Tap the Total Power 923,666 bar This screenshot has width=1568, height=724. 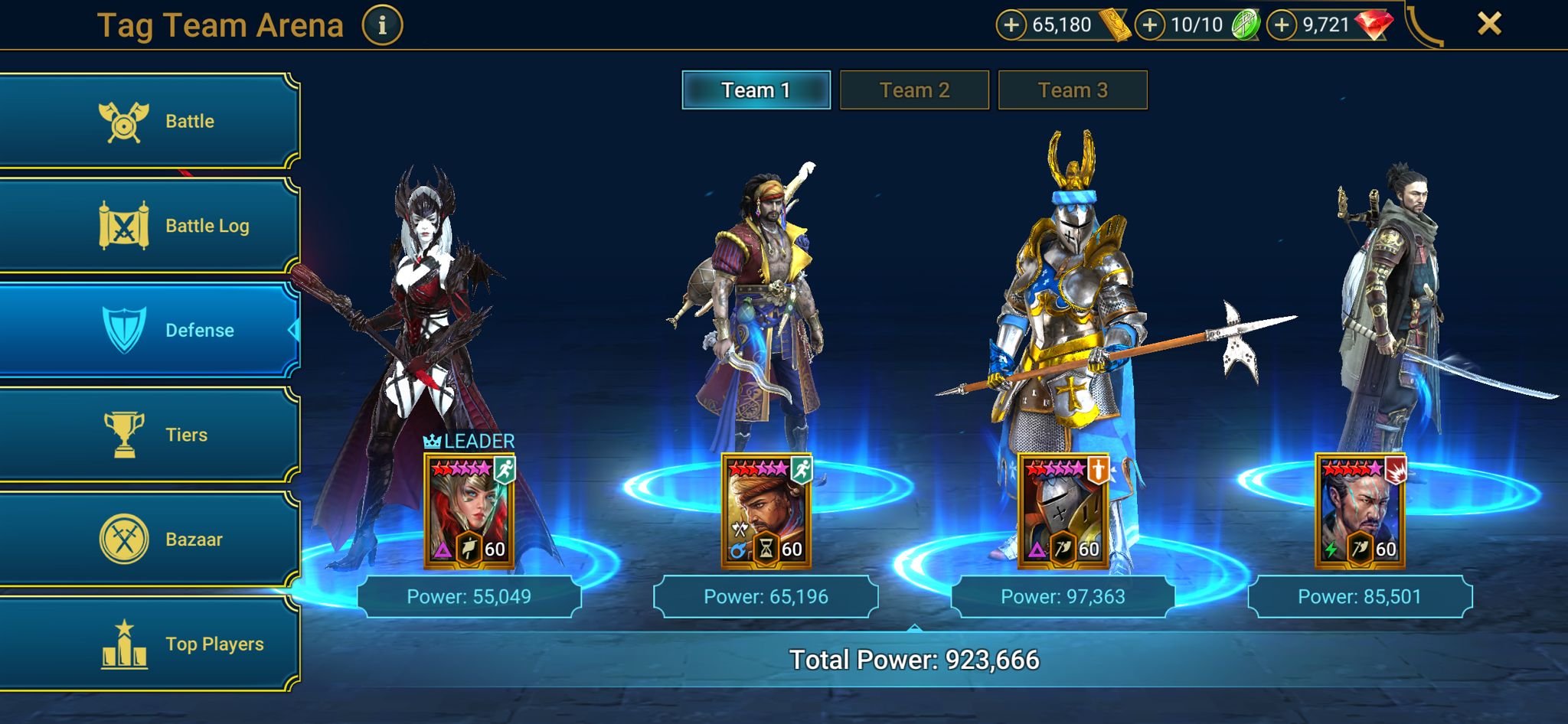click(x=914, y=657)
